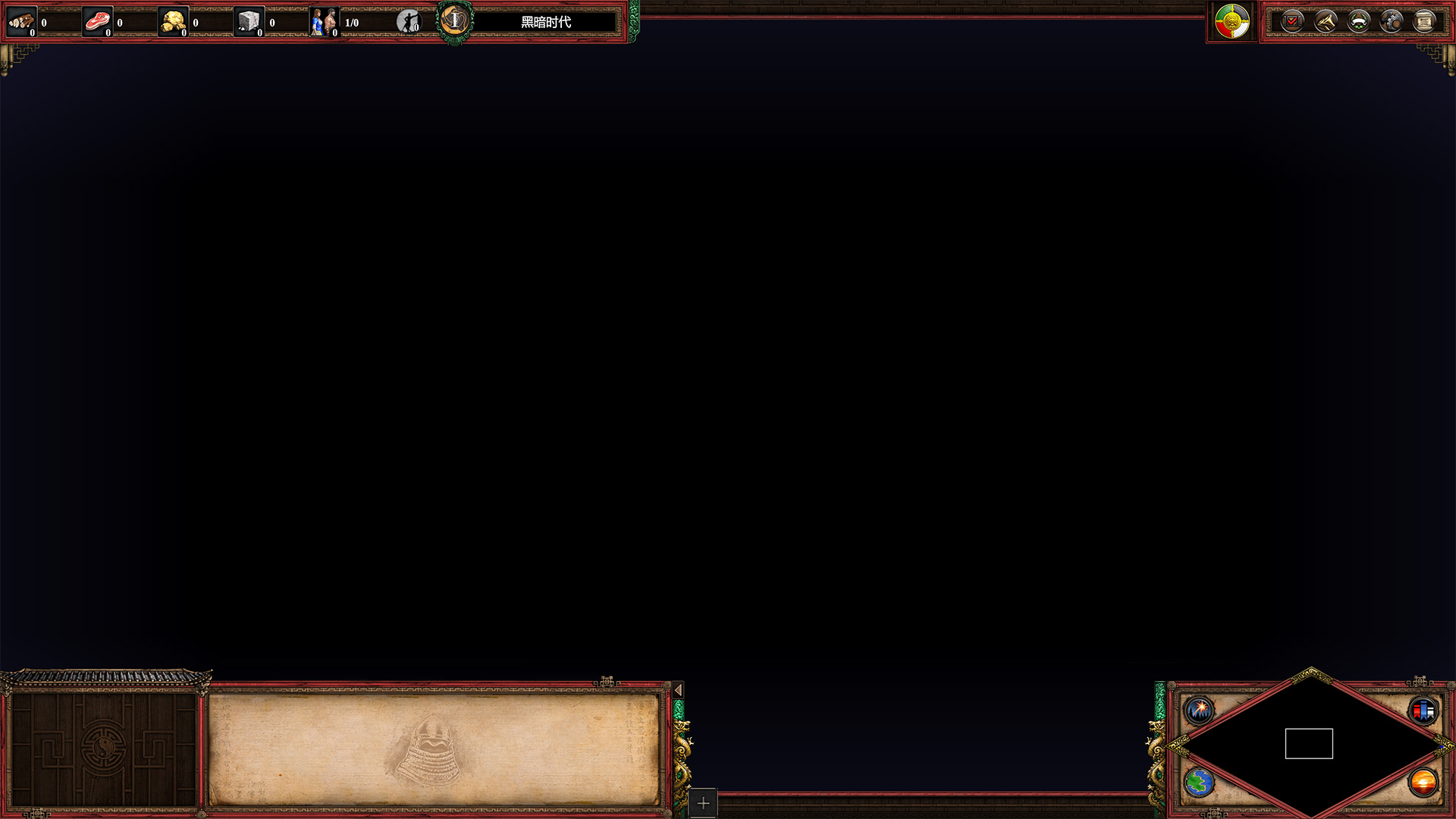Open the game menu scroll icon
Image resolution: width=1456 pixels, height=819 pixels.
point(1425,21)
